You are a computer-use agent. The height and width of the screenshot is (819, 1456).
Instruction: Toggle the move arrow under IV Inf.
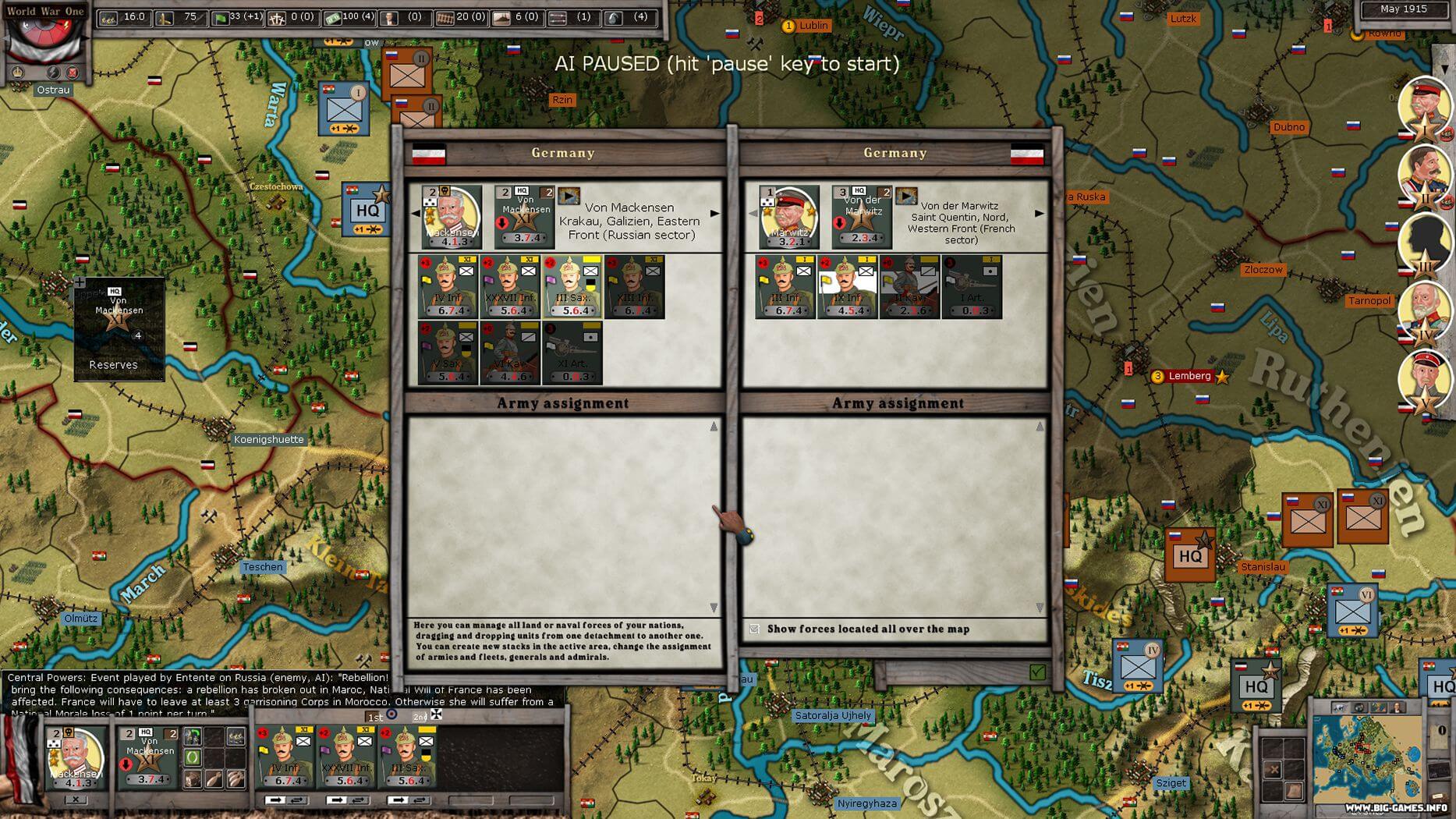[x=277, y=799]
